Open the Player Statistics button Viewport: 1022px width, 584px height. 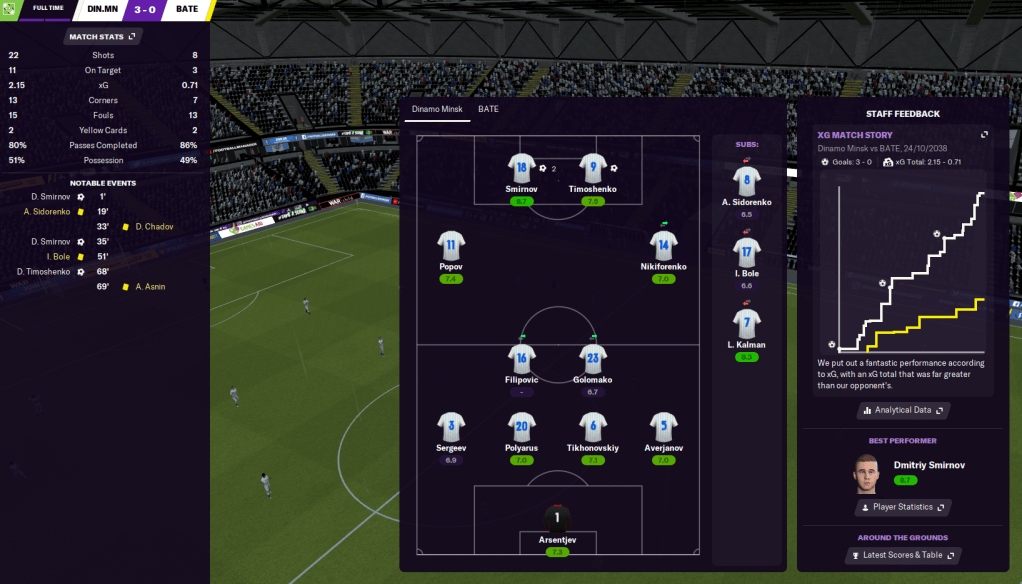point(903,507)
